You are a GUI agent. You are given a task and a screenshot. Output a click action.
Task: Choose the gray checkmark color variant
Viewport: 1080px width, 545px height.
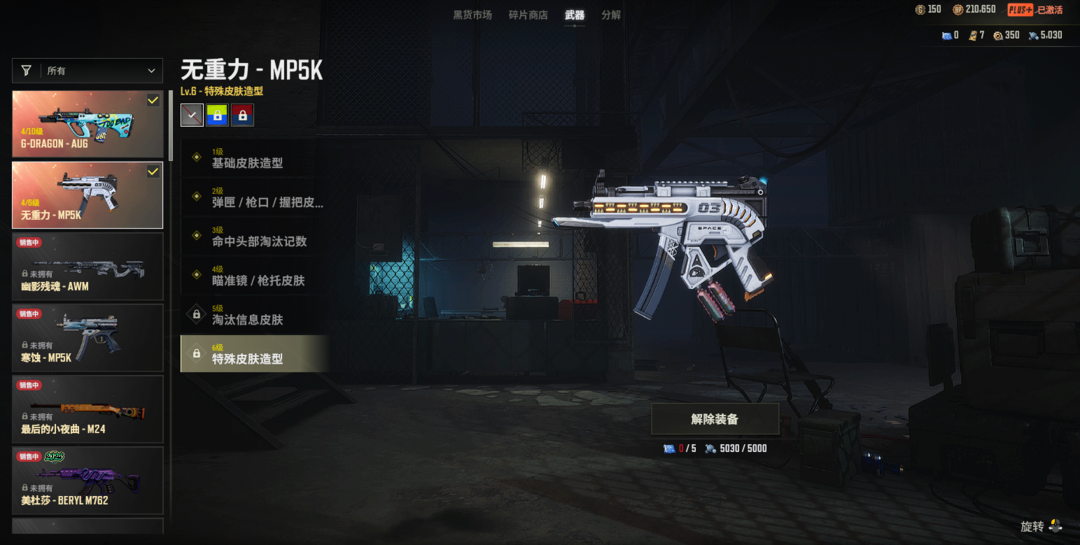pos(192,115)
